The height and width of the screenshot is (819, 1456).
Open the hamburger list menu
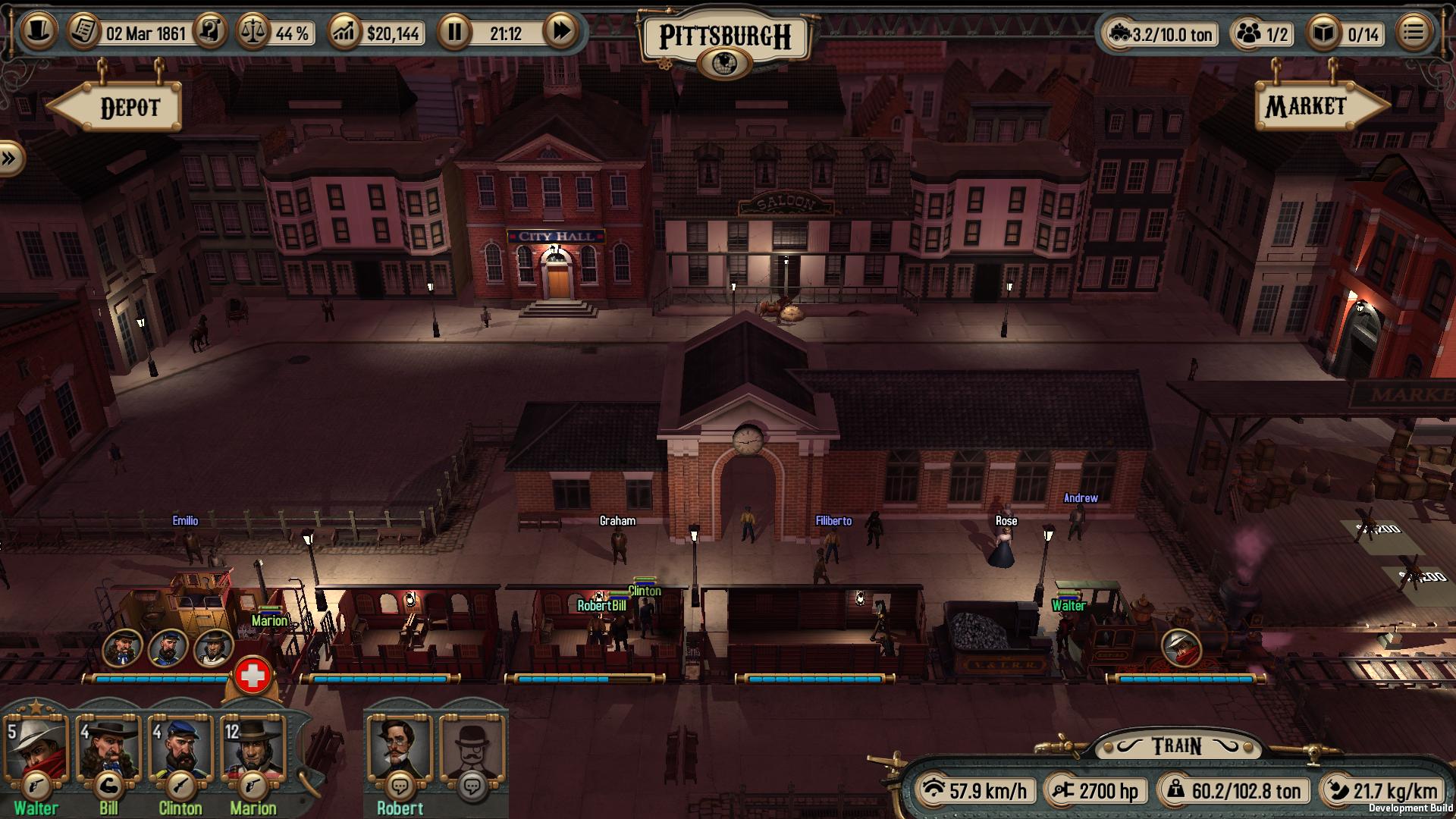[x=1413, y=33]
